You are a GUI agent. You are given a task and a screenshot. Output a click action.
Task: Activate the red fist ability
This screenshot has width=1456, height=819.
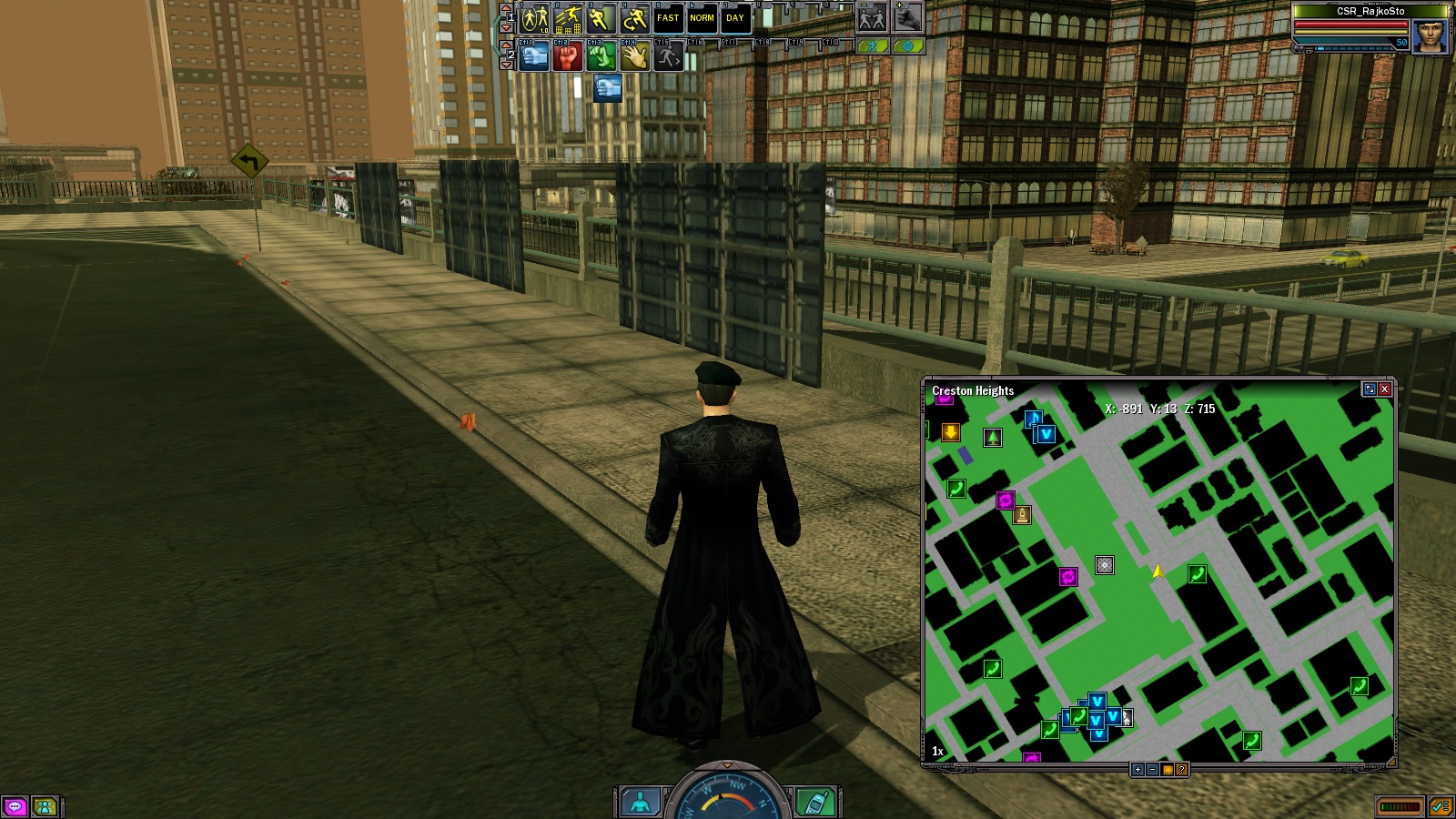[567, 56]
